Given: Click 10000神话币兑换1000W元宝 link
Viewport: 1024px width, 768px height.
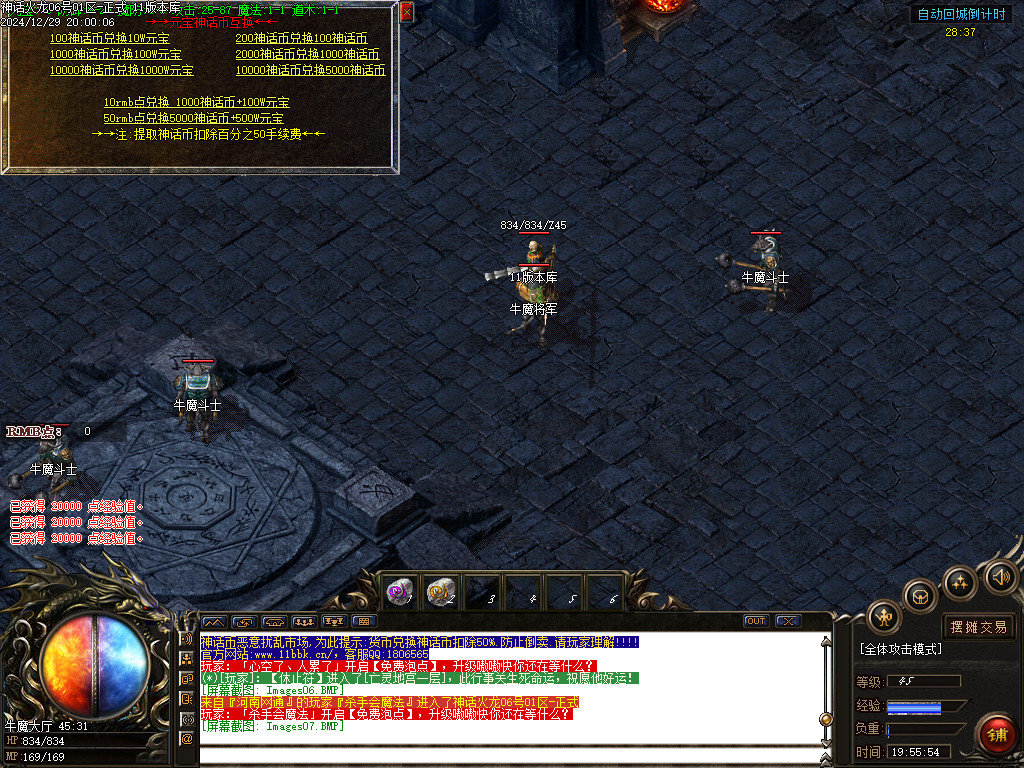Looking at the screenshot, I should (121, 71).
